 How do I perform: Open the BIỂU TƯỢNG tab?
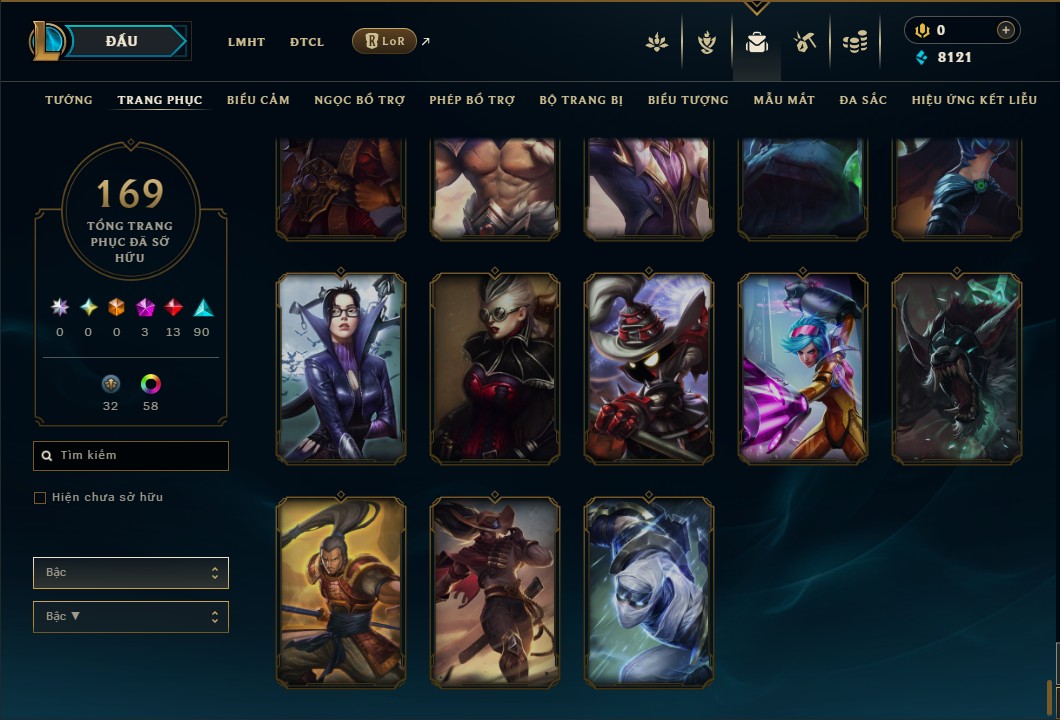click(x=688, y=100)
